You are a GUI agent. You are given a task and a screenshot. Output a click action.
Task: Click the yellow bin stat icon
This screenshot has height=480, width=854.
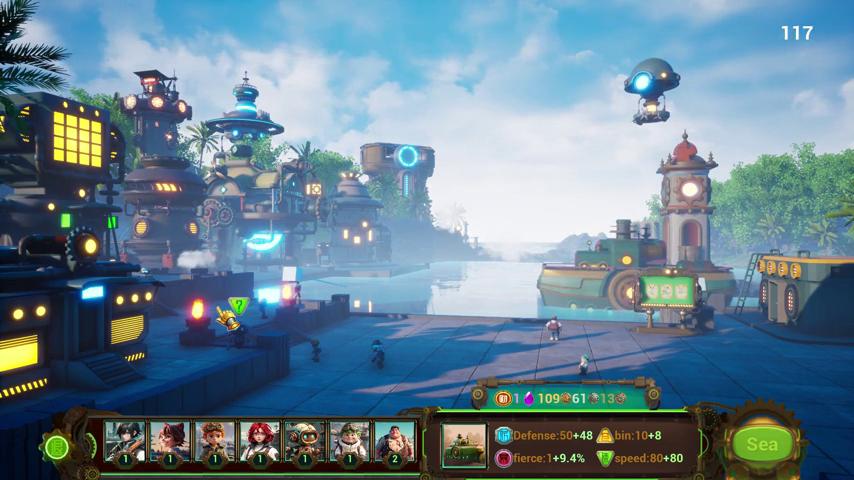(606, 435)
